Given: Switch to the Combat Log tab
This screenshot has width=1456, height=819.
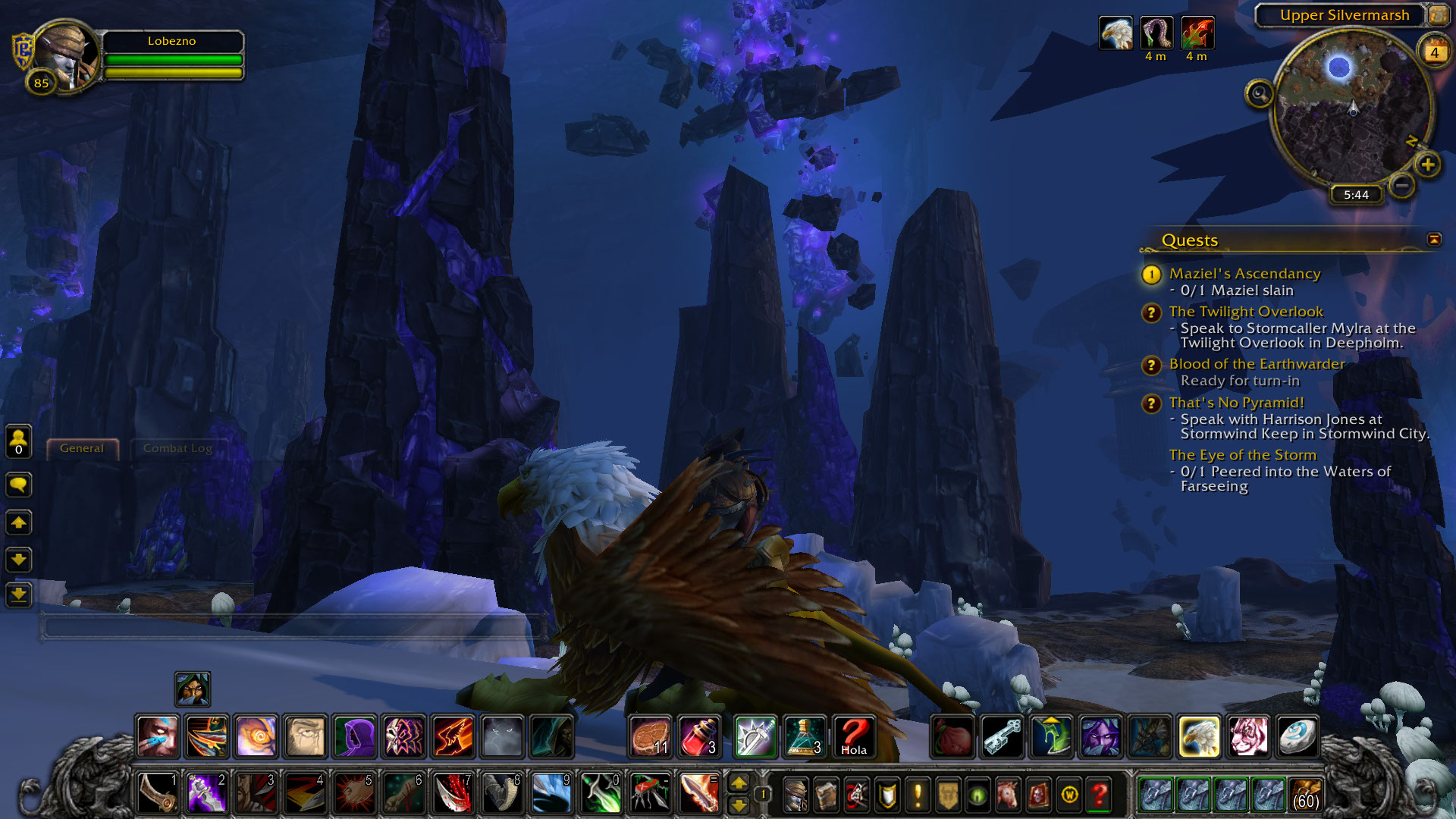Looking at the screenshot, I should tap(177, 448).
